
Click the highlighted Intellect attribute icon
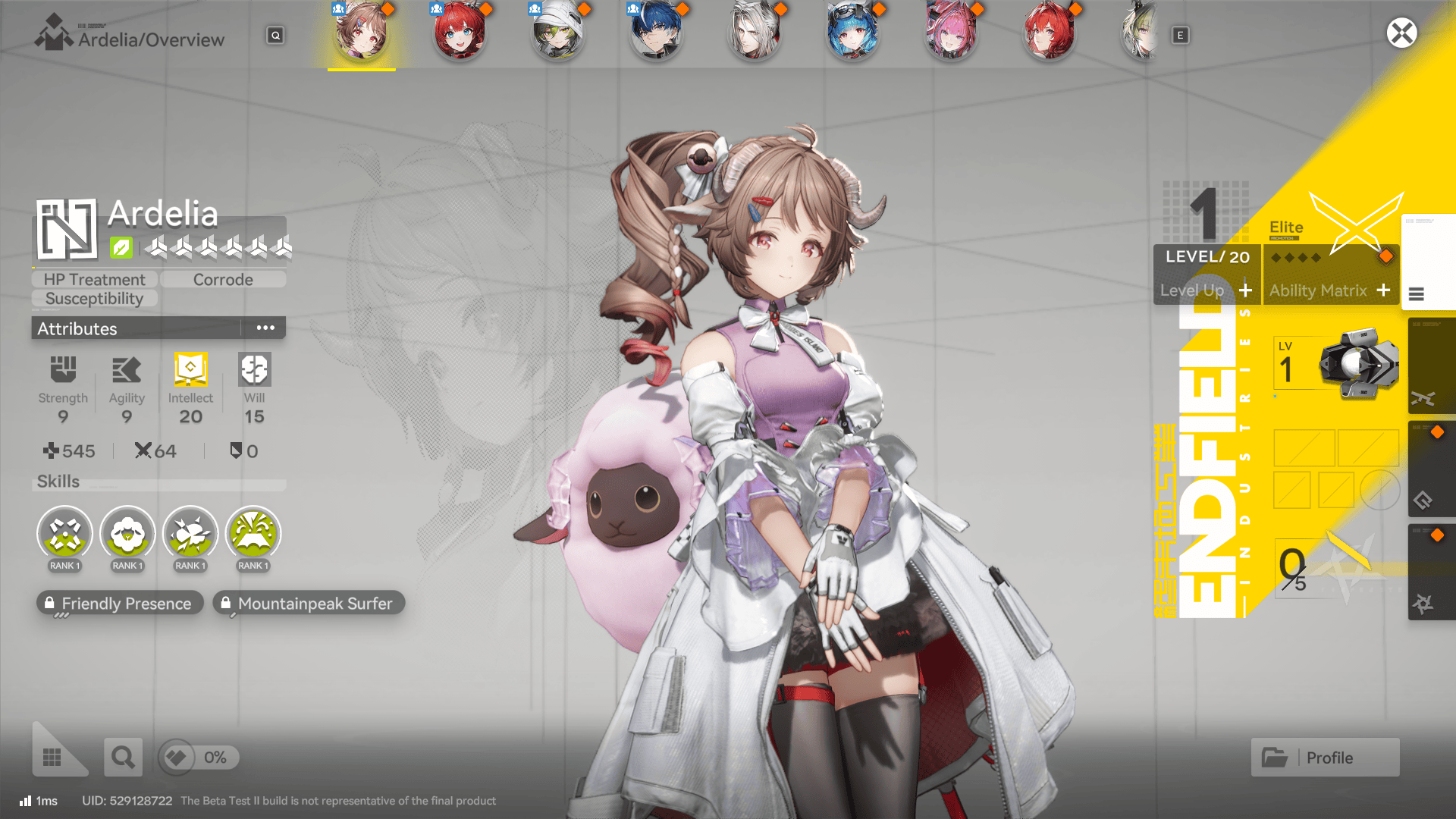click(x=190, y=372)
